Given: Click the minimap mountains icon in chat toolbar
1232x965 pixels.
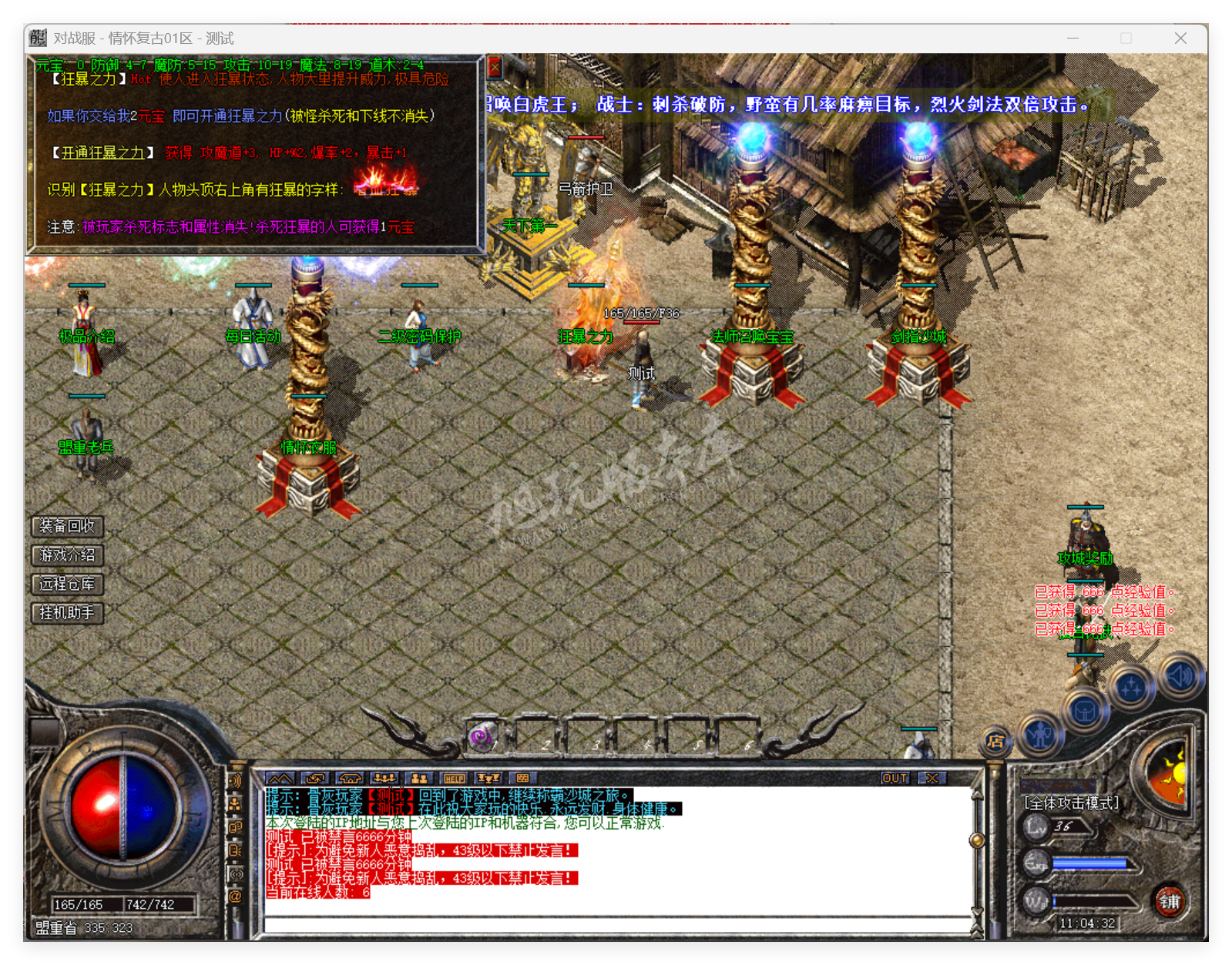Looking at the screenshot, I should (x=279, y=779).
